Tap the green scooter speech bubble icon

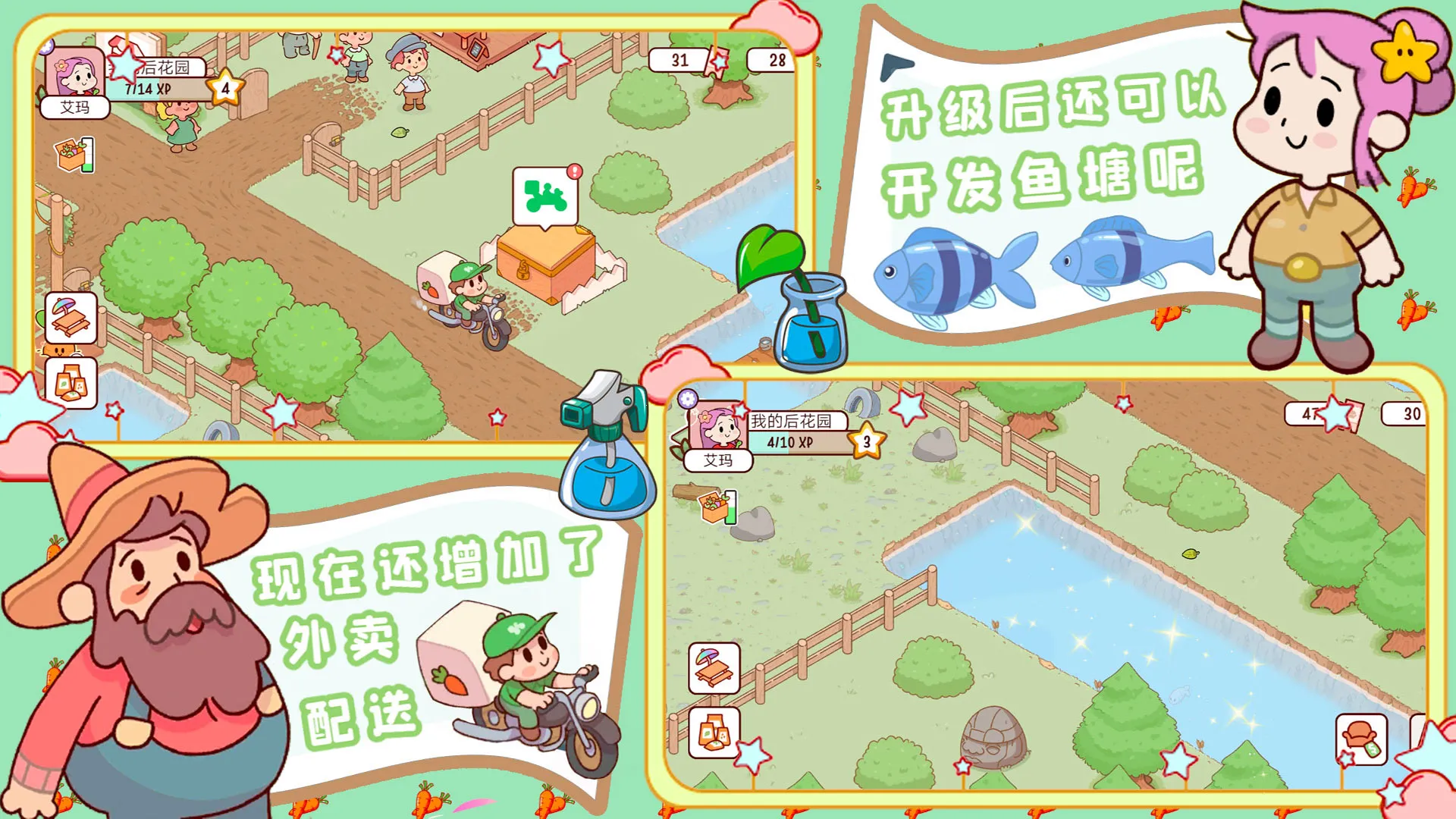544,193
